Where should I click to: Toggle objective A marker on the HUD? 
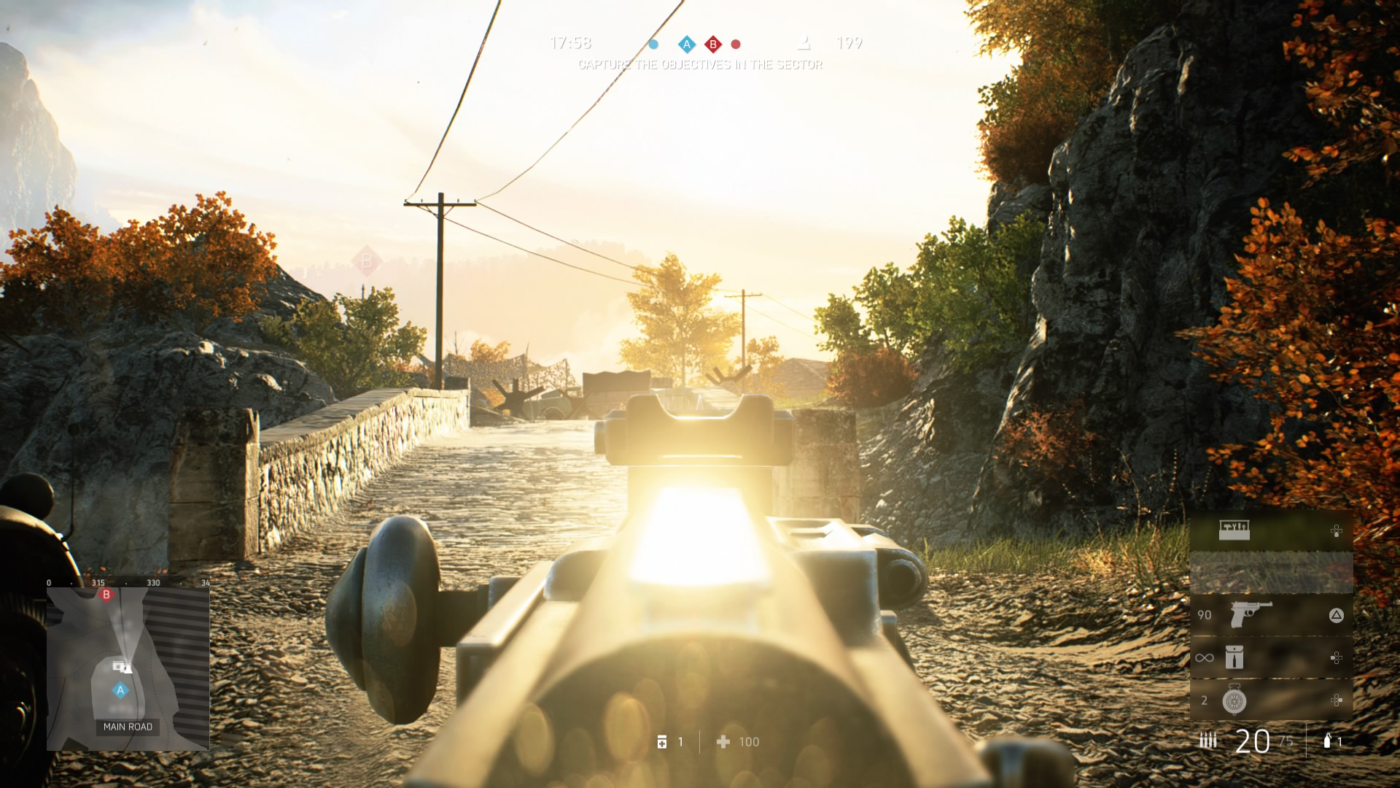(686, 42)
